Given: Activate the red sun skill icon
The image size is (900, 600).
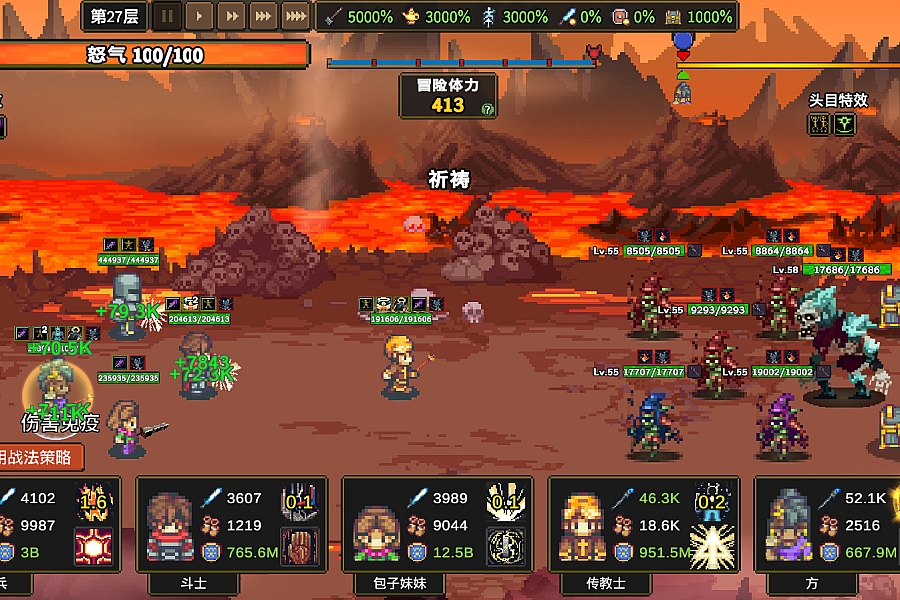Looking at the screenshot, I should click(x=93, y=546).
